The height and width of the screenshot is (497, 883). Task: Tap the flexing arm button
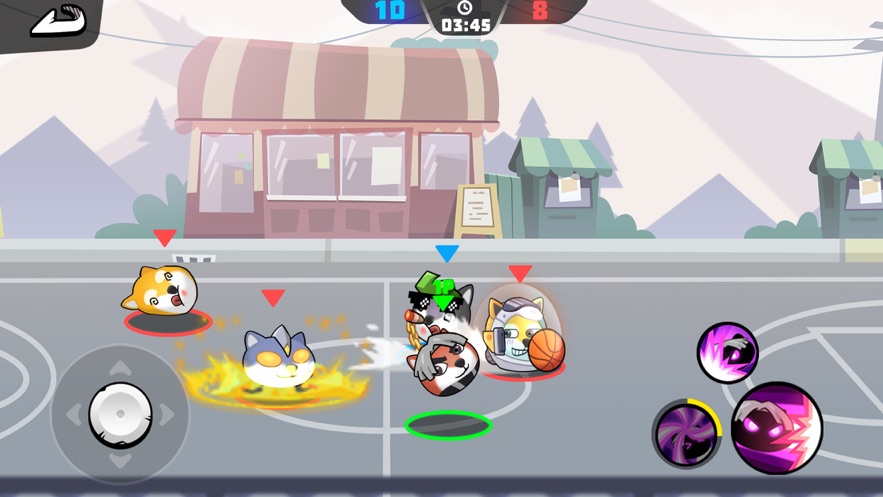click(x=57, y=21)
